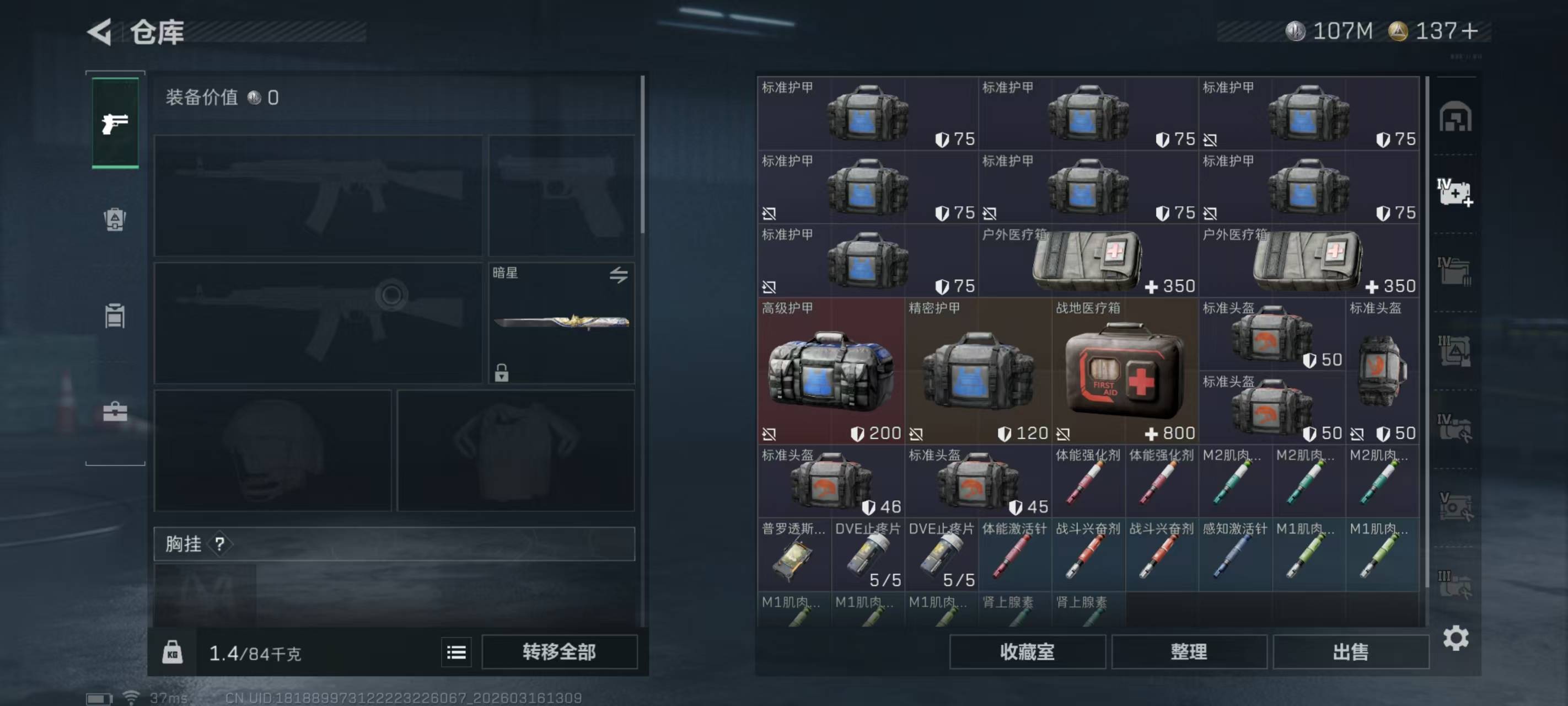Switch to the backpack tab
Screen dimensions: 1568x706
[115, 220]
